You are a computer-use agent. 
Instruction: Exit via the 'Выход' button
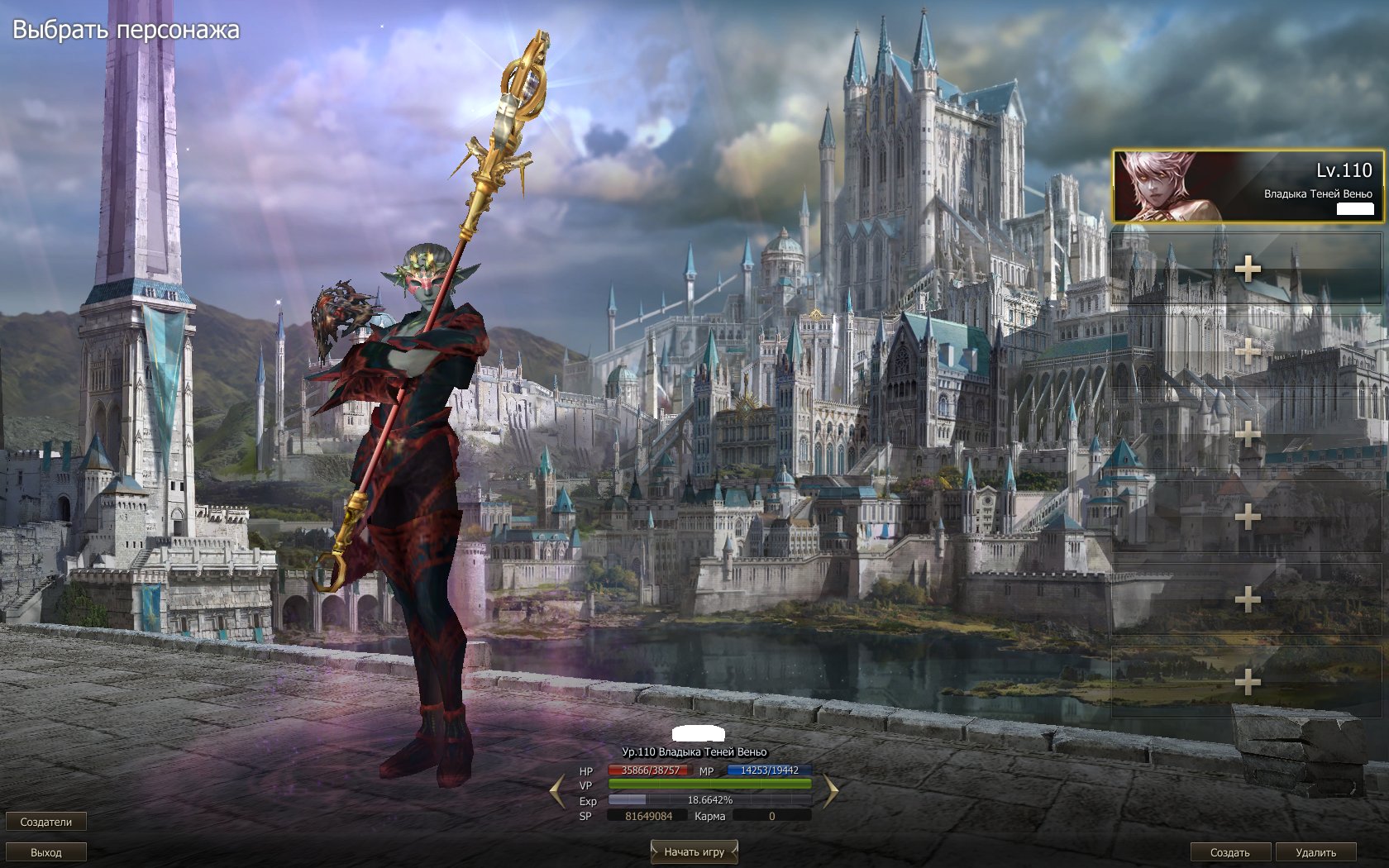(x=46, y=852)
